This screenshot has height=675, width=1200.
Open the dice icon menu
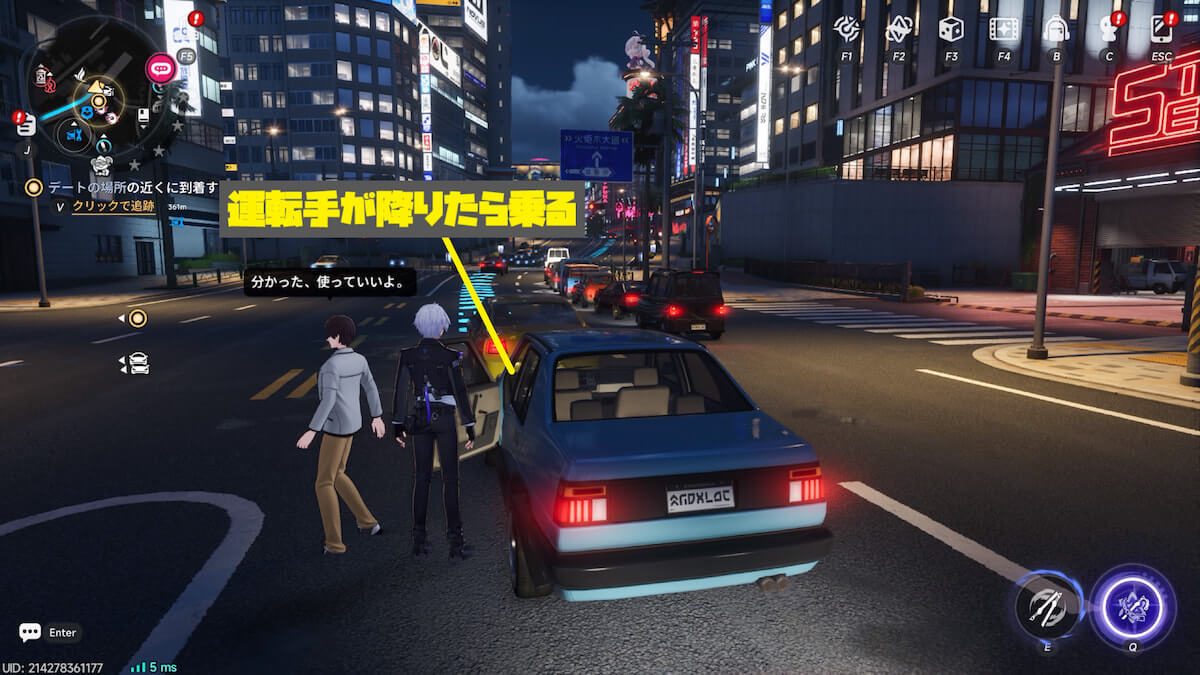coord(951,29)
